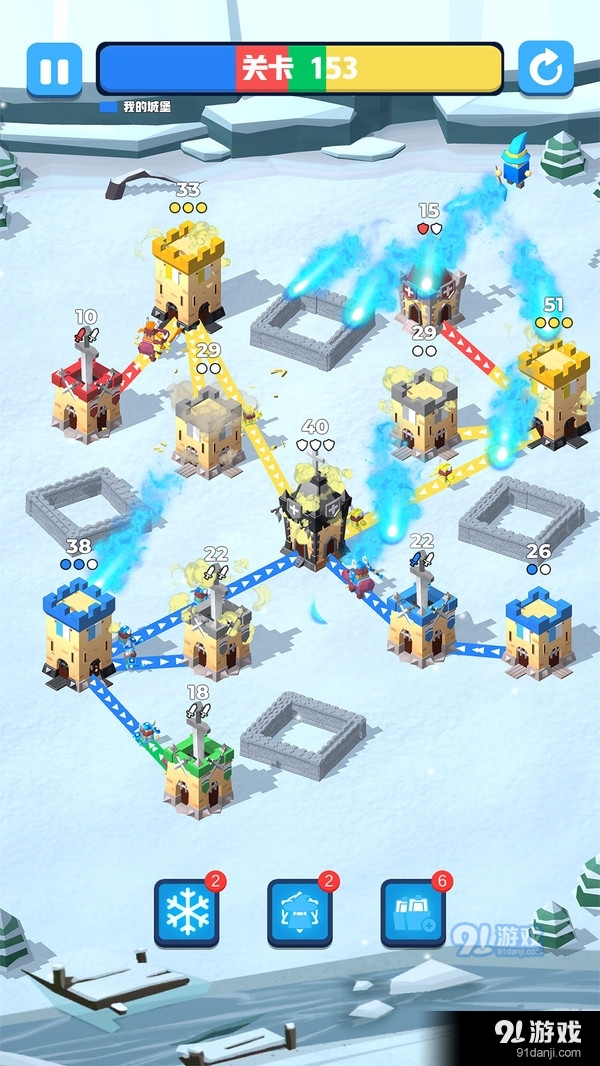Use the wizard power-up
The width and height of the screenshot is (600, 1066).
pyautogui.click(x=299, y=912)
